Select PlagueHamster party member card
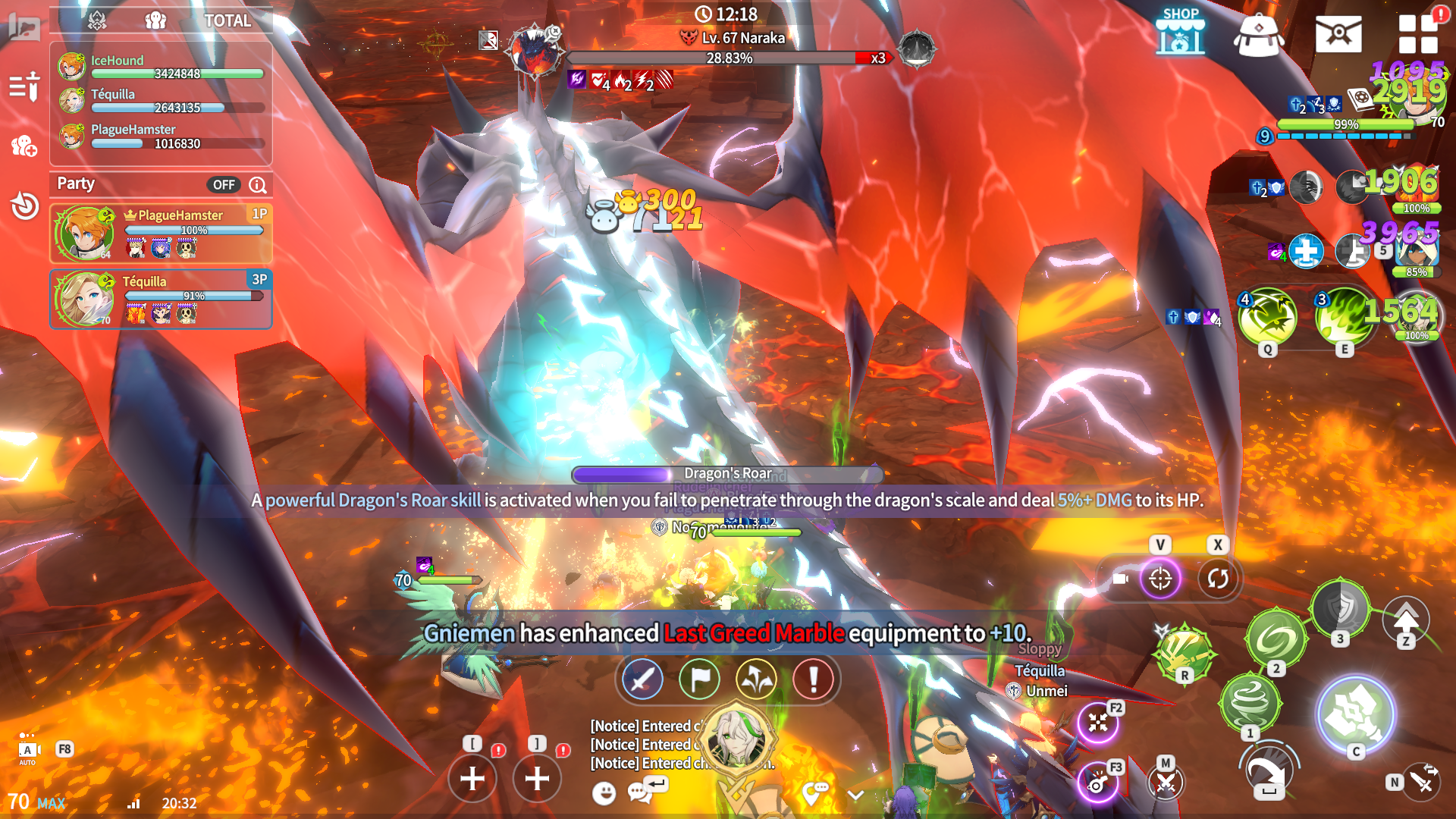 (161, 233)
